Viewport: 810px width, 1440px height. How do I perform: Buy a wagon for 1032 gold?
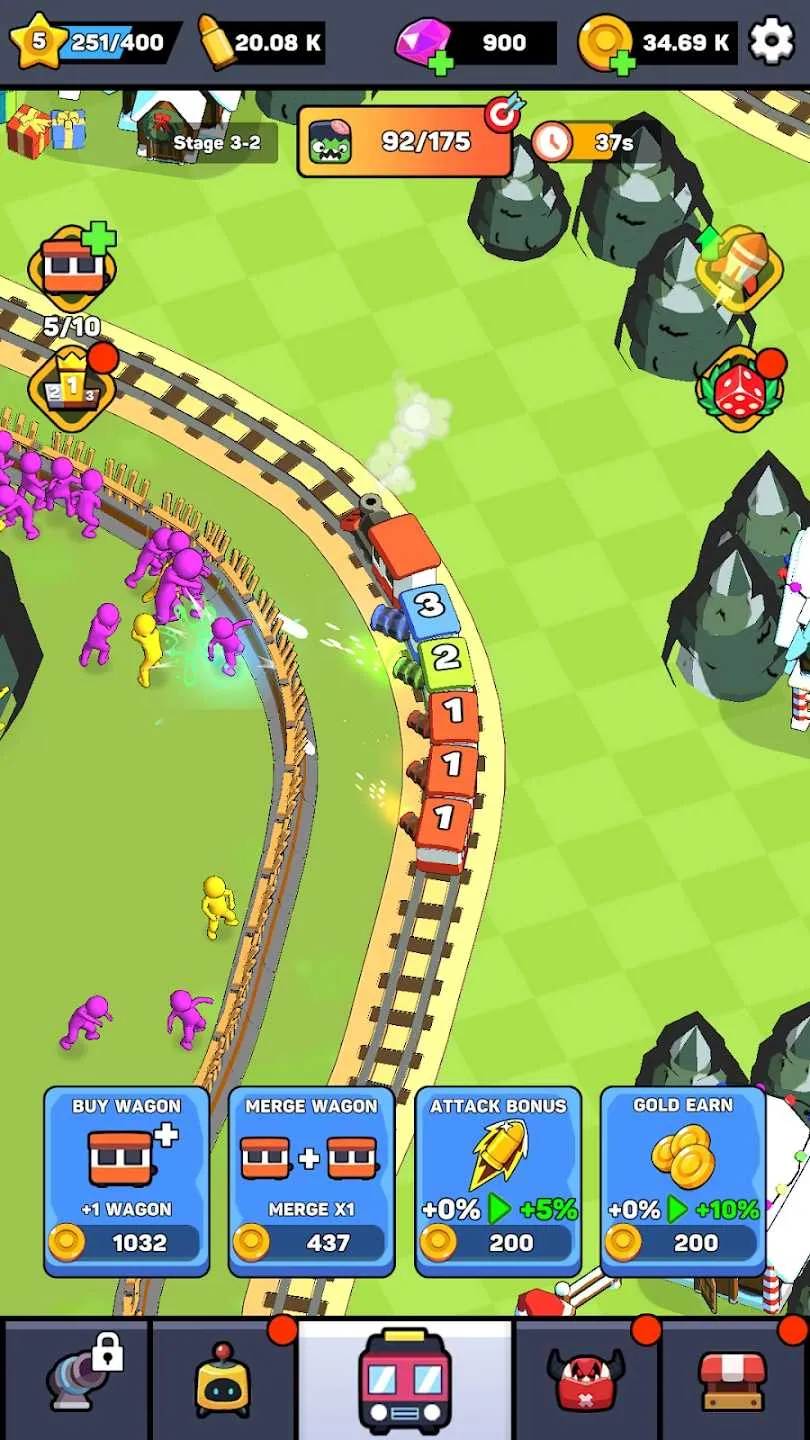[126, 1181]
